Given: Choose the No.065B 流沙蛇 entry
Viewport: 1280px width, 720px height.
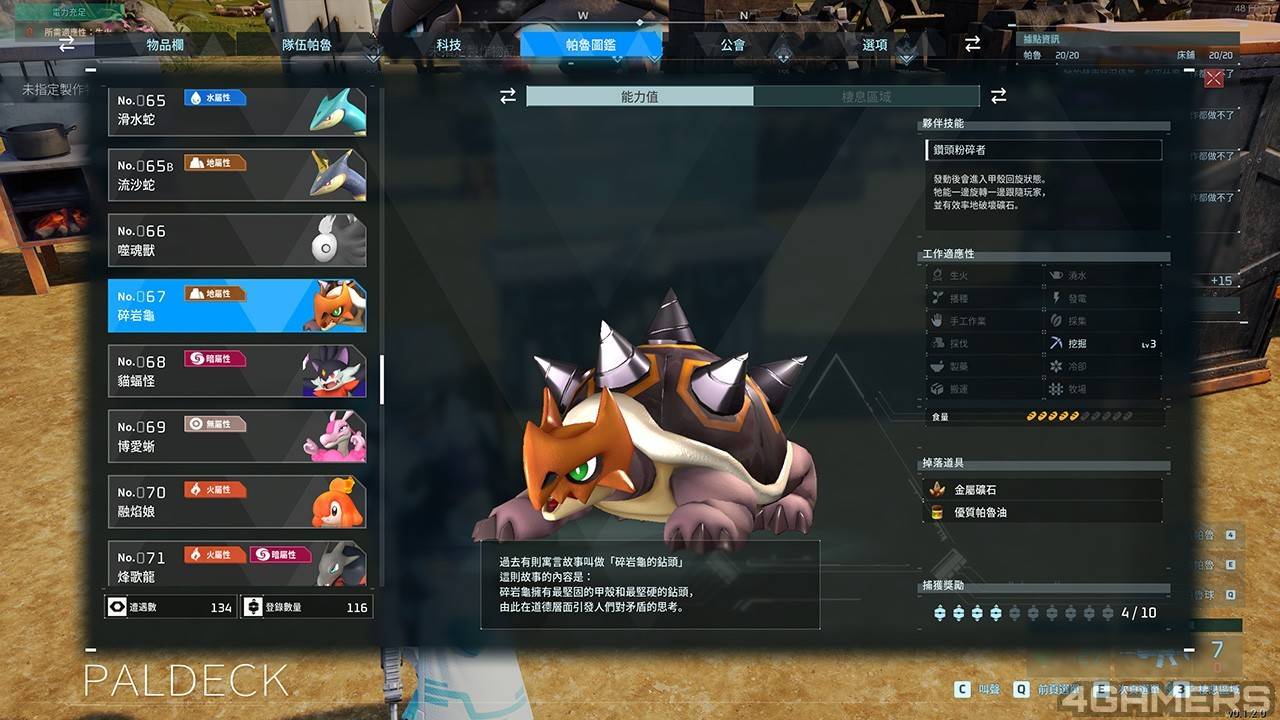Looking at the screenshot, I should click(x=237, y=175).
